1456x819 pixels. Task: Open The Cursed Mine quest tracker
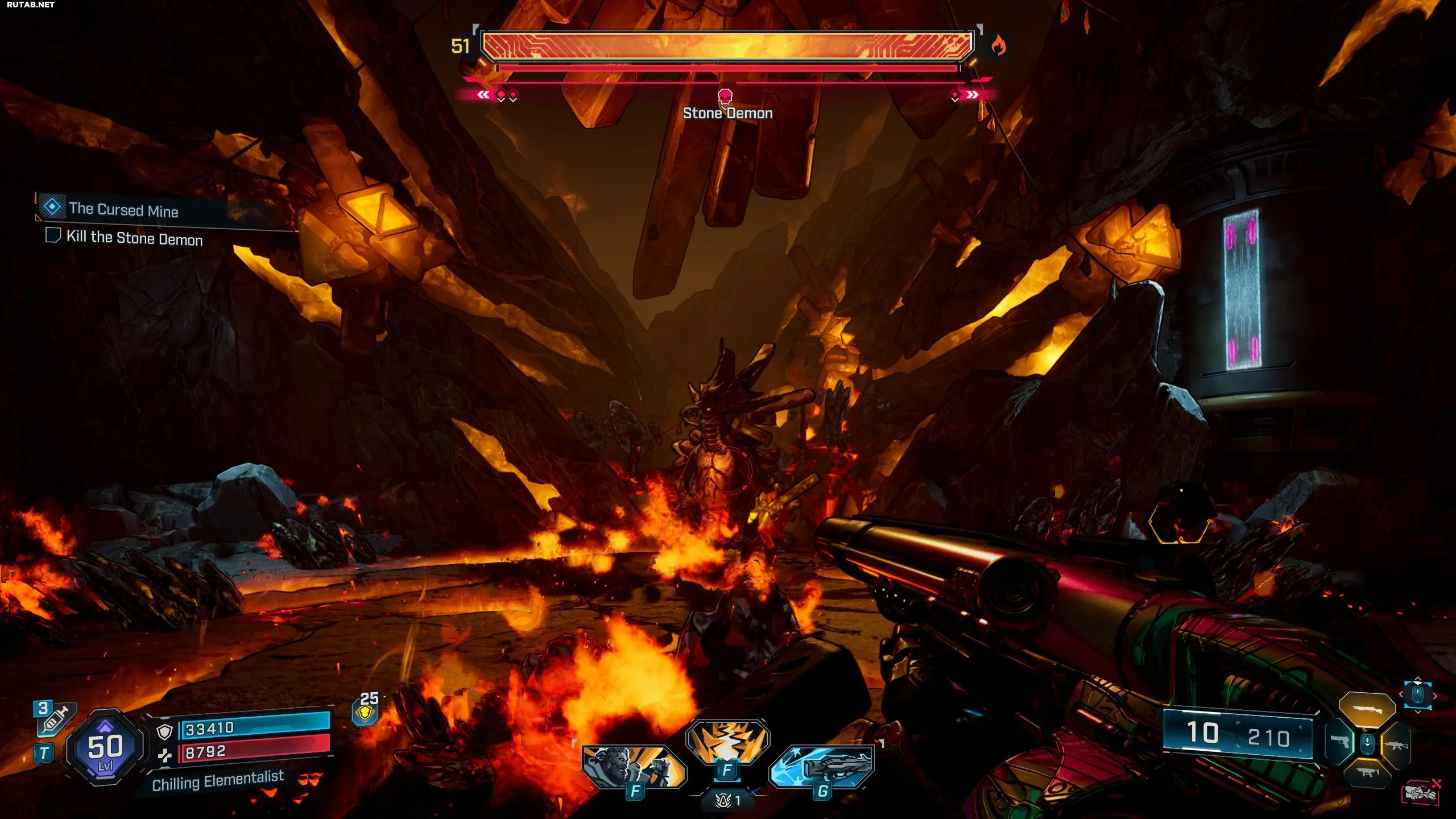click(x=123, y=210)
